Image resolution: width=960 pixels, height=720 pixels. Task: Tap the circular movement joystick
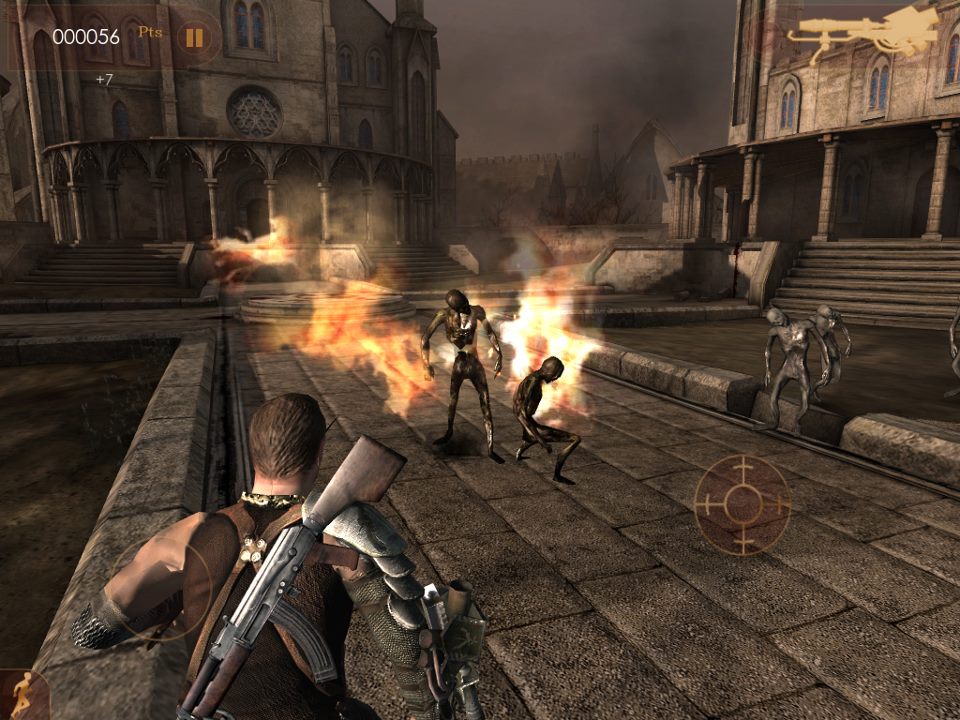(162, 588)
